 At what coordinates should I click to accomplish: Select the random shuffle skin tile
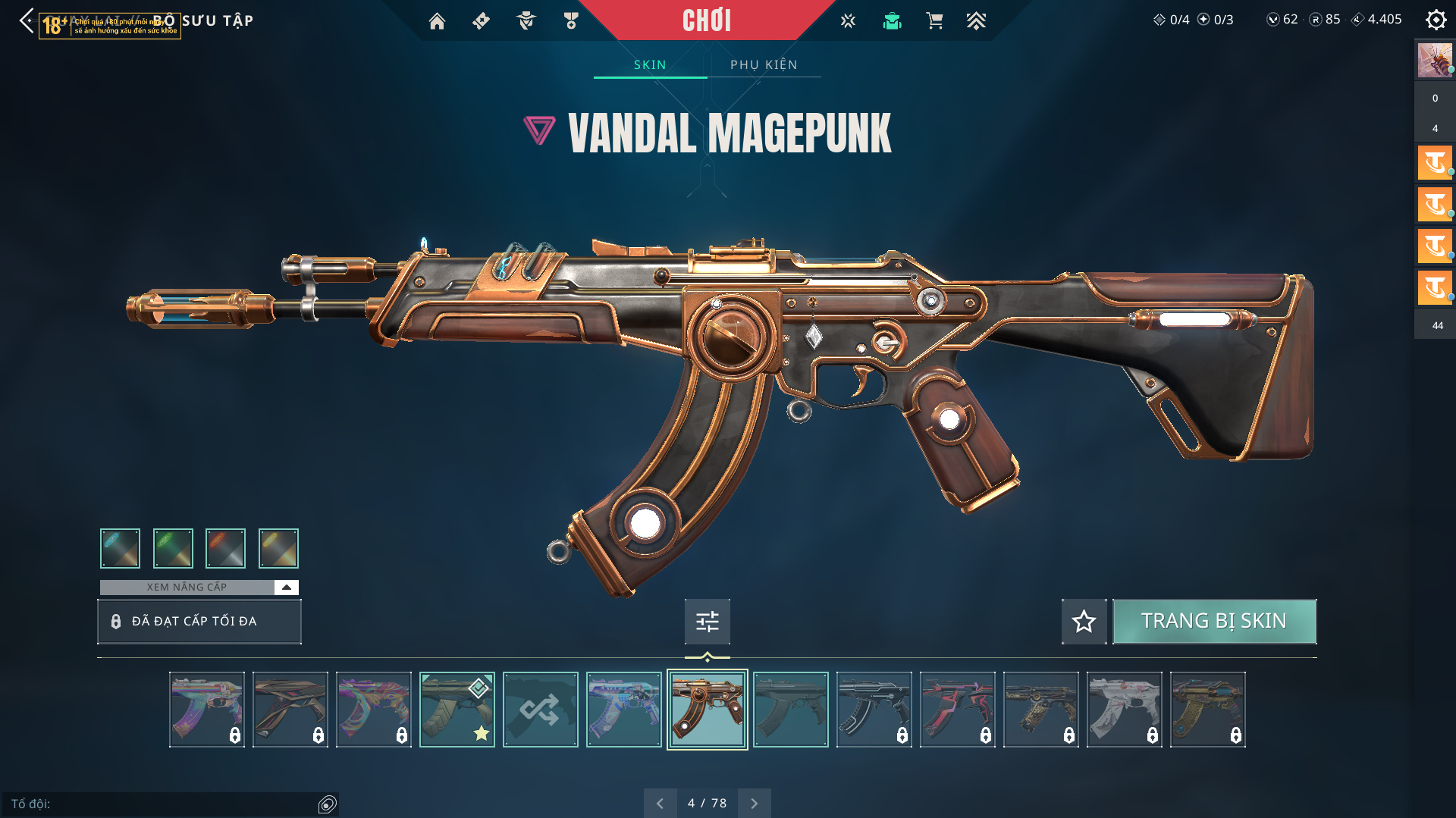tap(540, 710)
